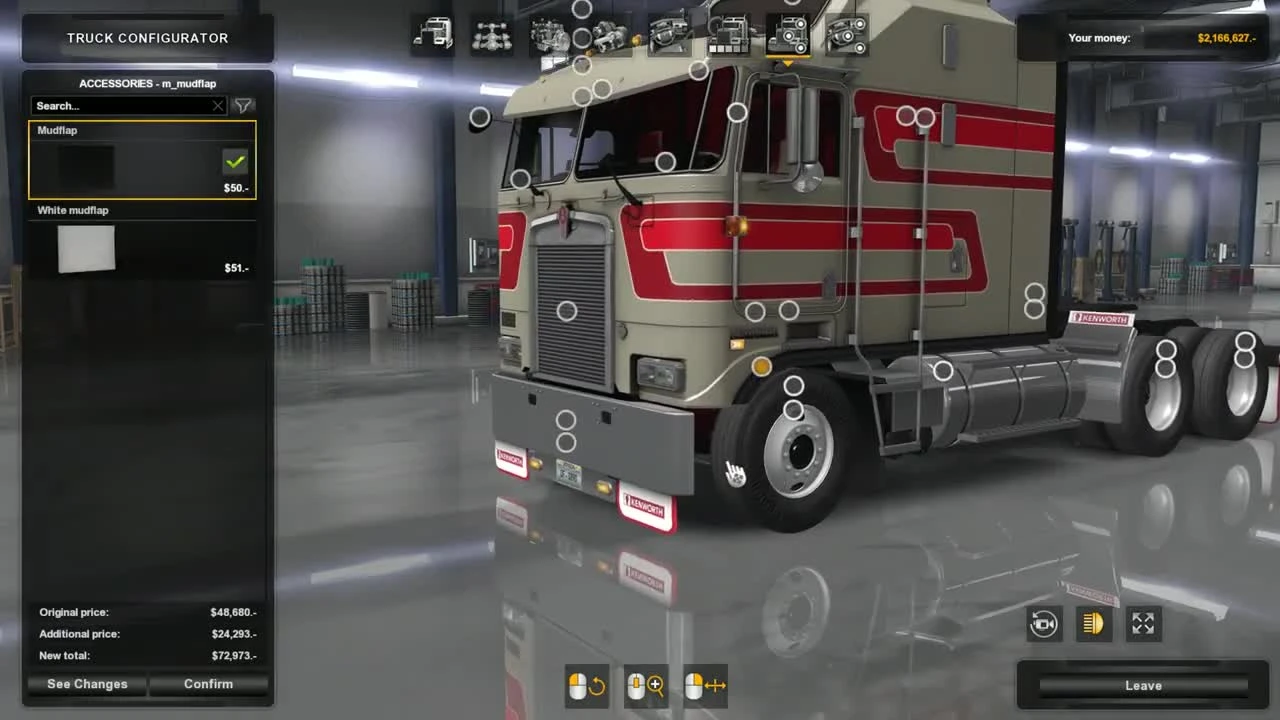Clear the search box with the X icon

(x=218, y=105)
